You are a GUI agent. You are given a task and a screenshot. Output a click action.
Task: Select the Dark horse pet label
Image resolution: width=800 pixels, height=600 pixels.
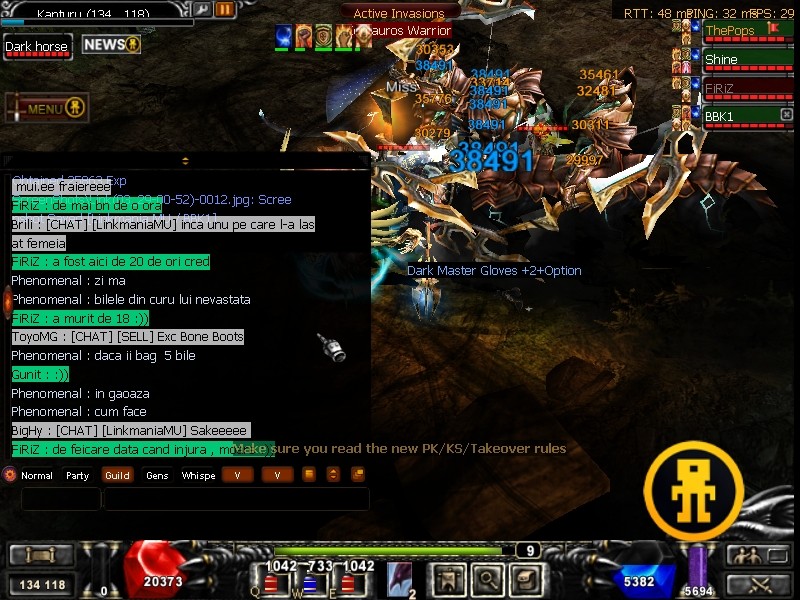38,47
